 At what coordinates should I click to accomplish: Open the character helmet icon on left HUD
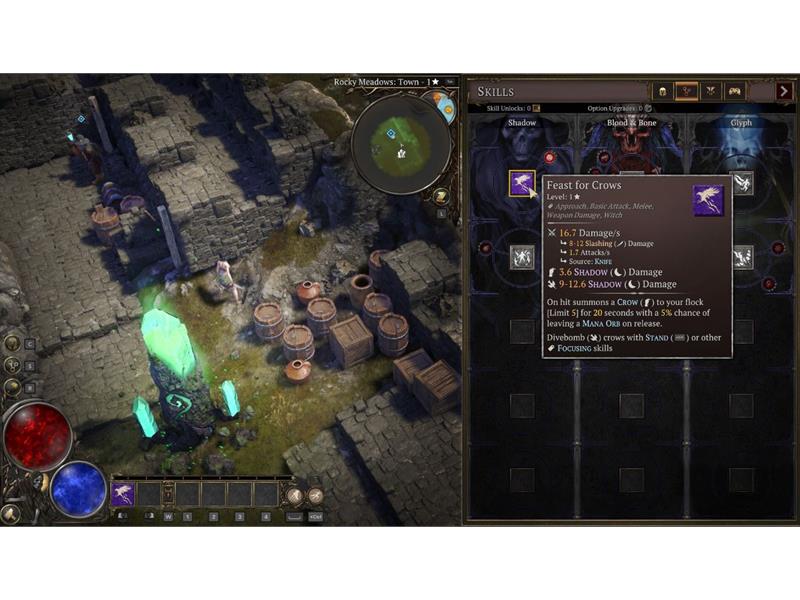pos(13,342)
